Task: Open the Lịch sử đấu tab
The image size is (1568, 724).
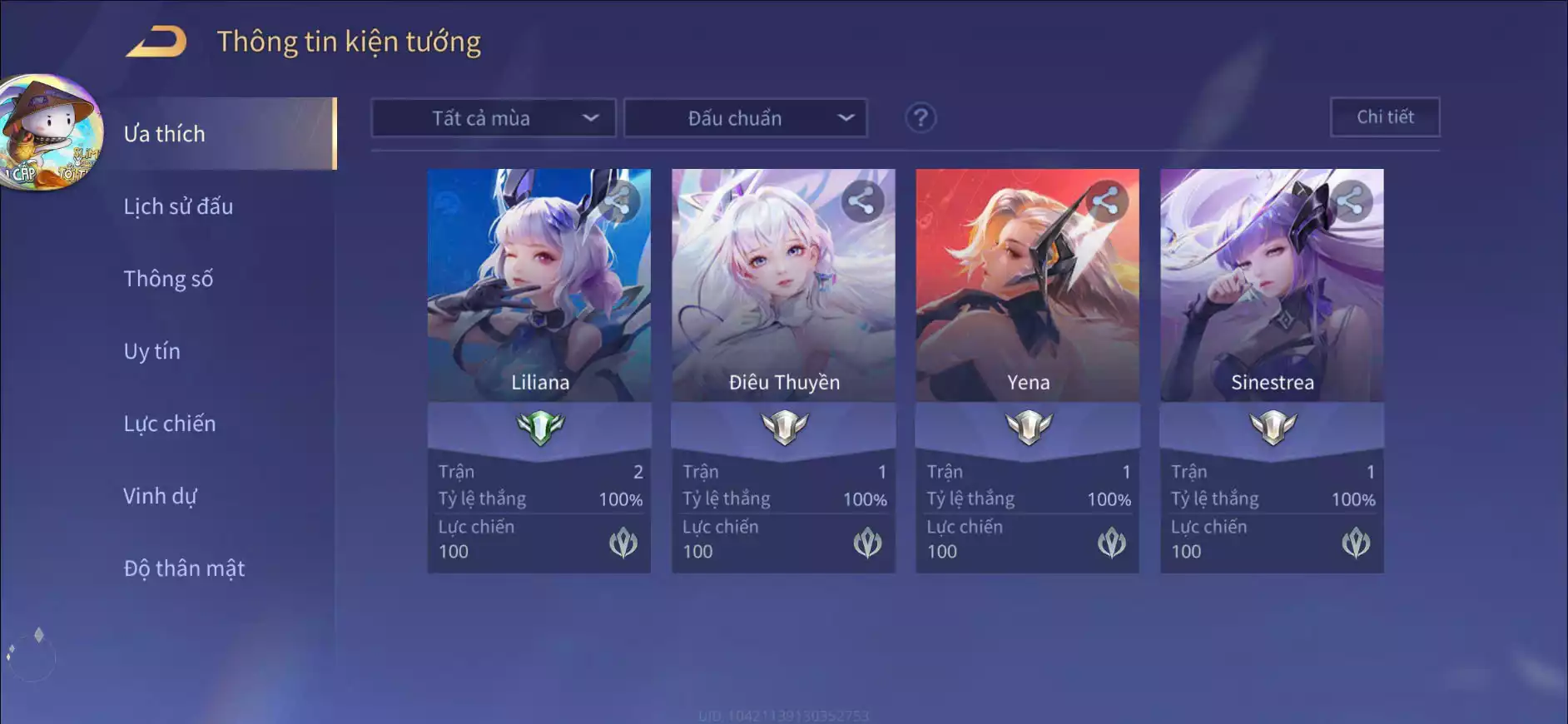Action: pos(178,206)
